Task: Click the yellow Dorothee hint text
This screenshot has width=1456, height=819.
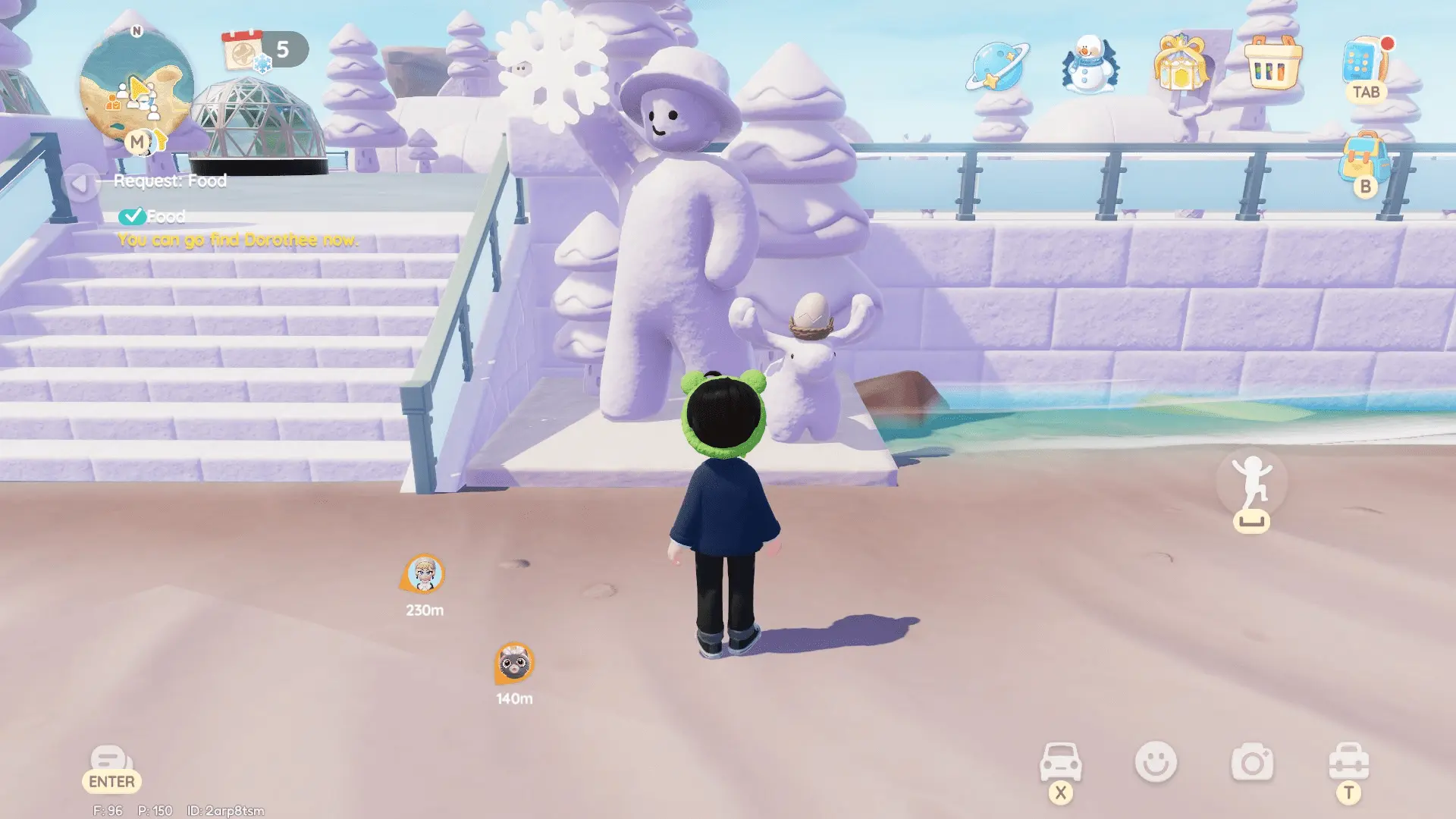Action: click(237, 241)
